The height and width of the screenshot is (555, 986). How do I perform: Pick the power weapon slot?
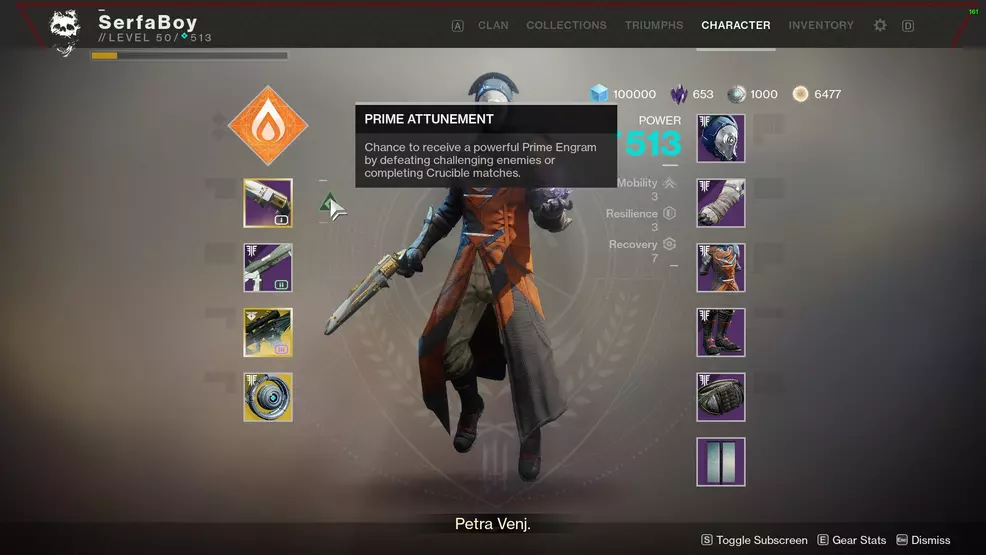point(268,332)
